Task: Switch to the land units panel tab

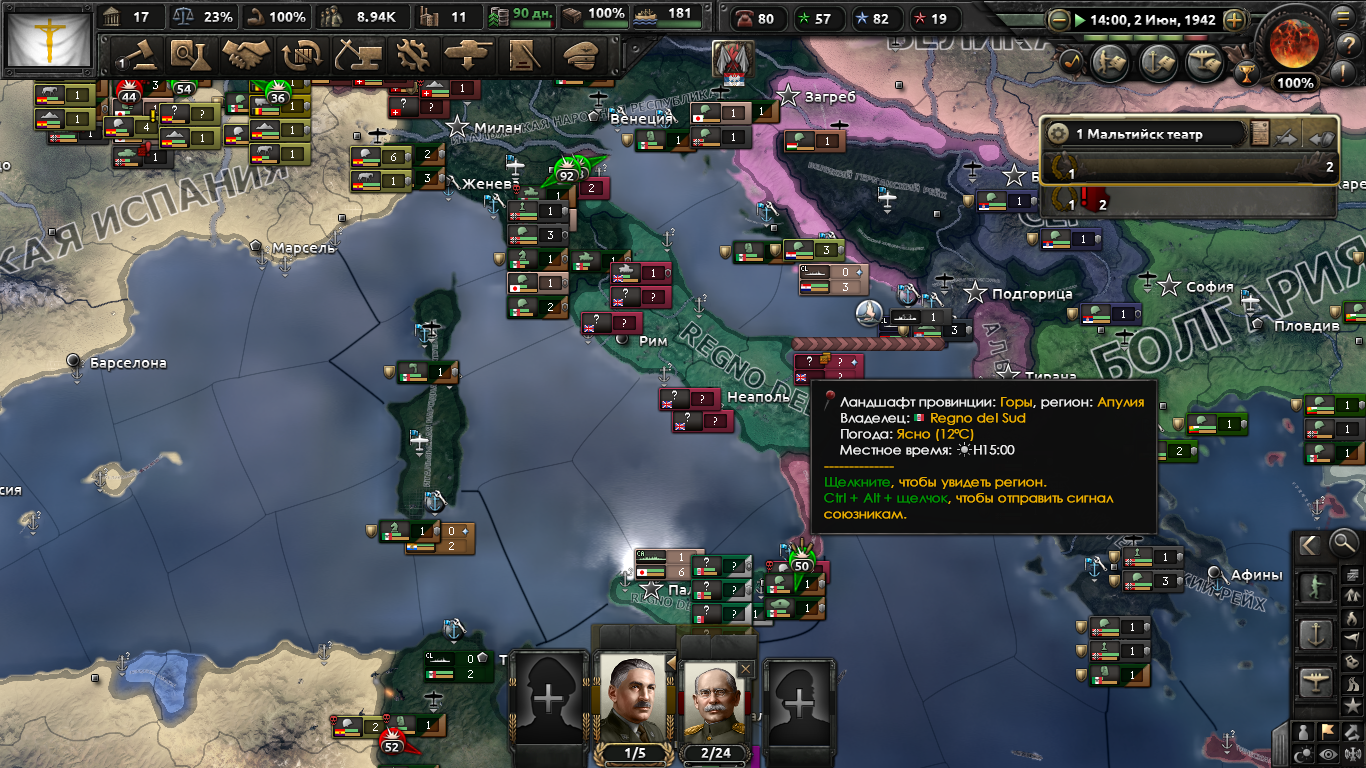Action: [x=1316, y=585]
